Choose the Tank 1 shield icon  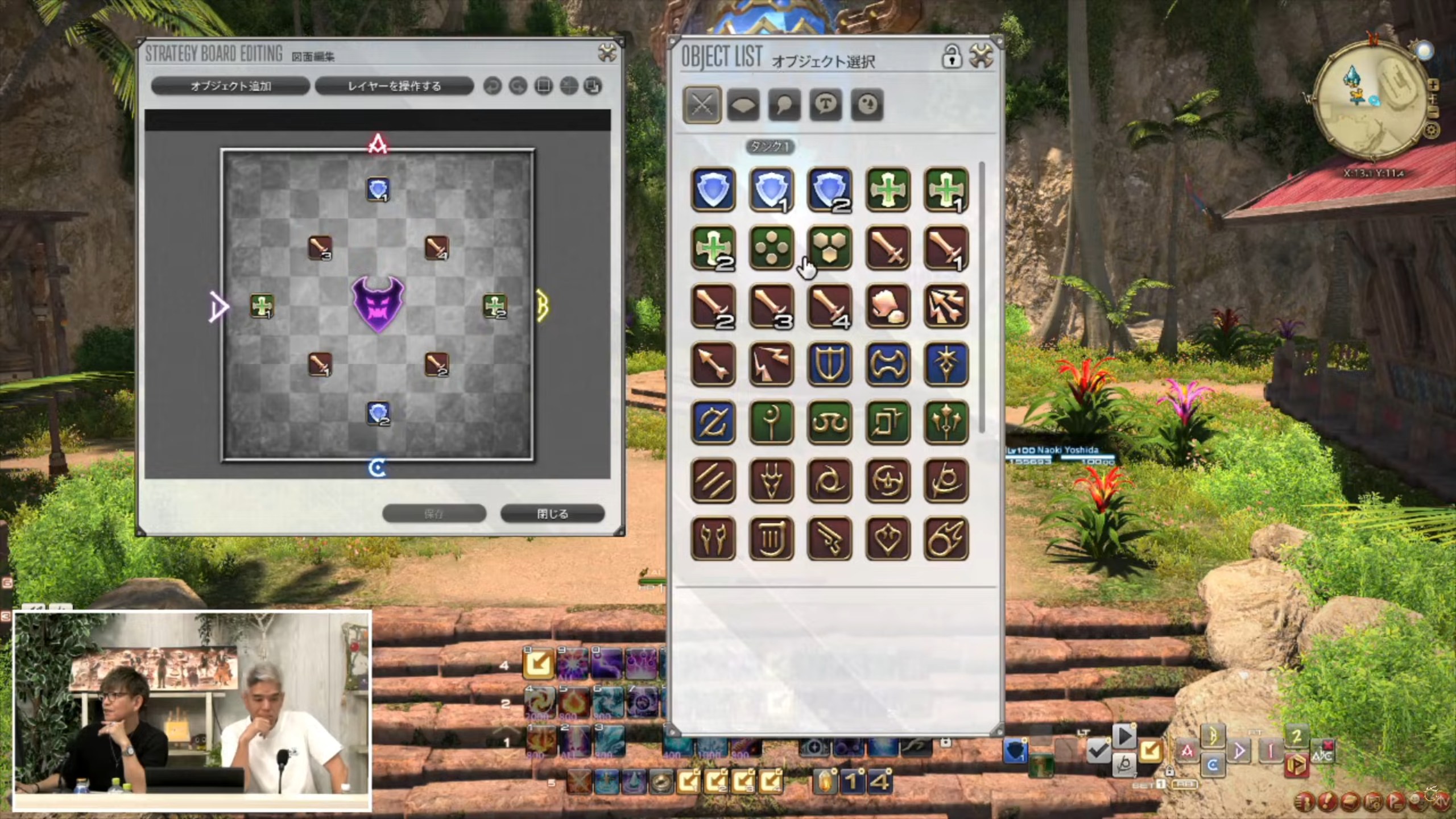pyautogui.click(x=772, y=189)
